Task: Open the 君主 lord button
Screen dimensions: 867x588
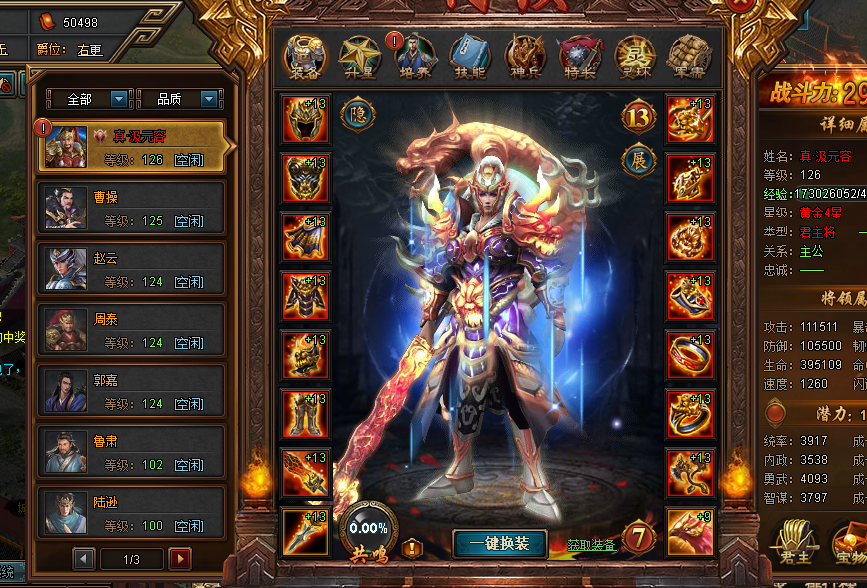Action: coord(795,545)
